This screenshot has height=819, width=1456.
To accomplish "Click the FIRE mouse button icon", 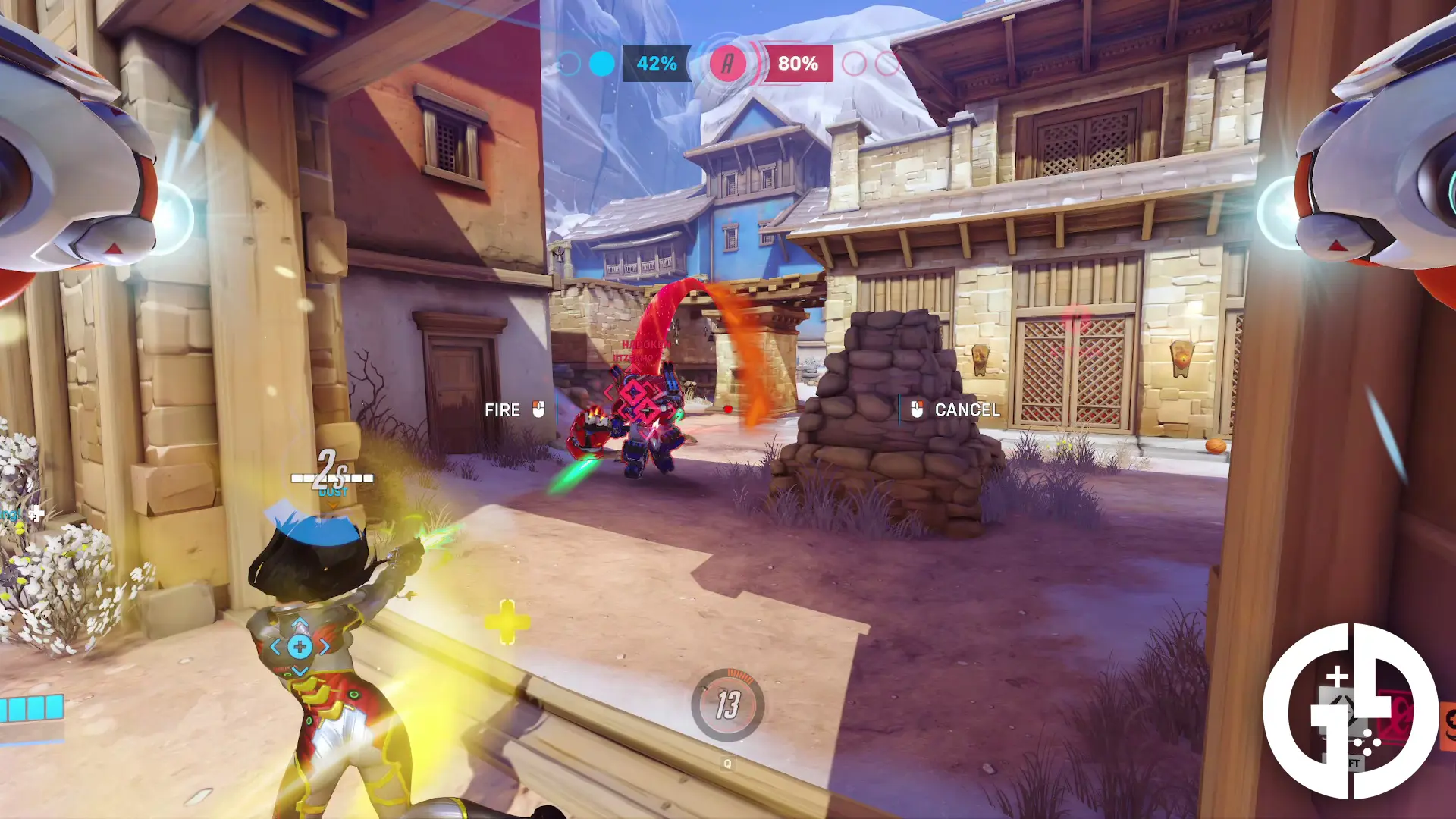I will pyautogui.click(x=538, y=409).
